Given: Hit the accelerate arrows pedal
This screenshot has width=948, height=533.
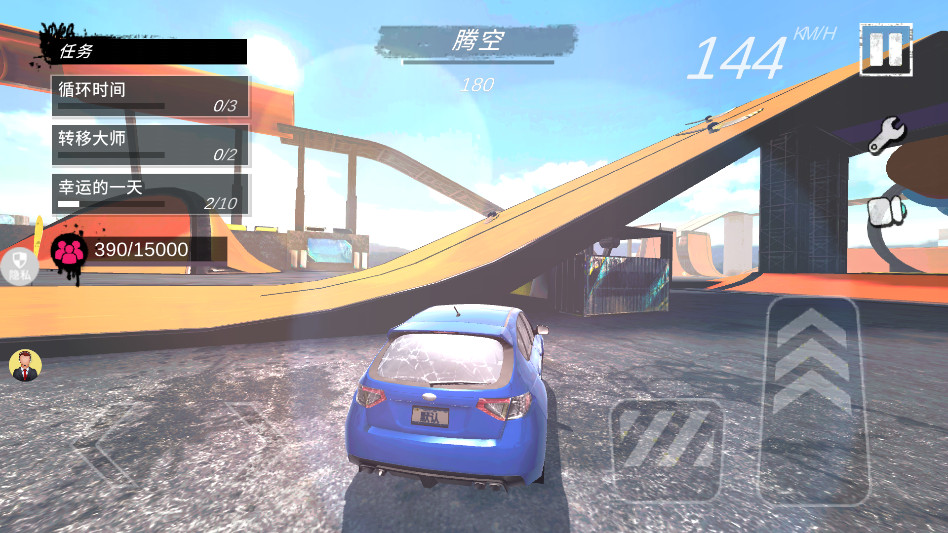Looking at the screenshot, I should pos(813,400).
